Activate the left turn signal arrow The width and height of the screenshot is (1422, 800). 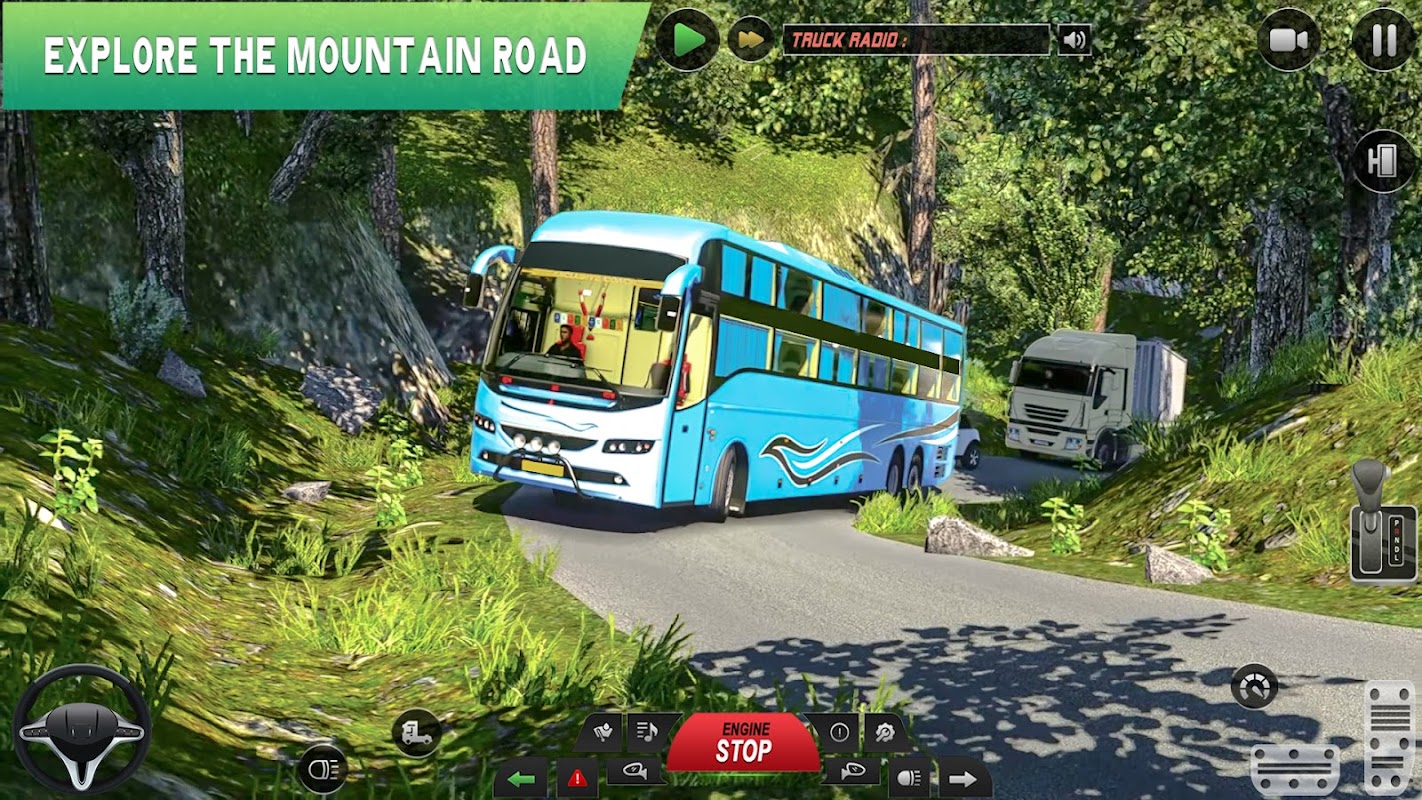(x=520, y=778)
